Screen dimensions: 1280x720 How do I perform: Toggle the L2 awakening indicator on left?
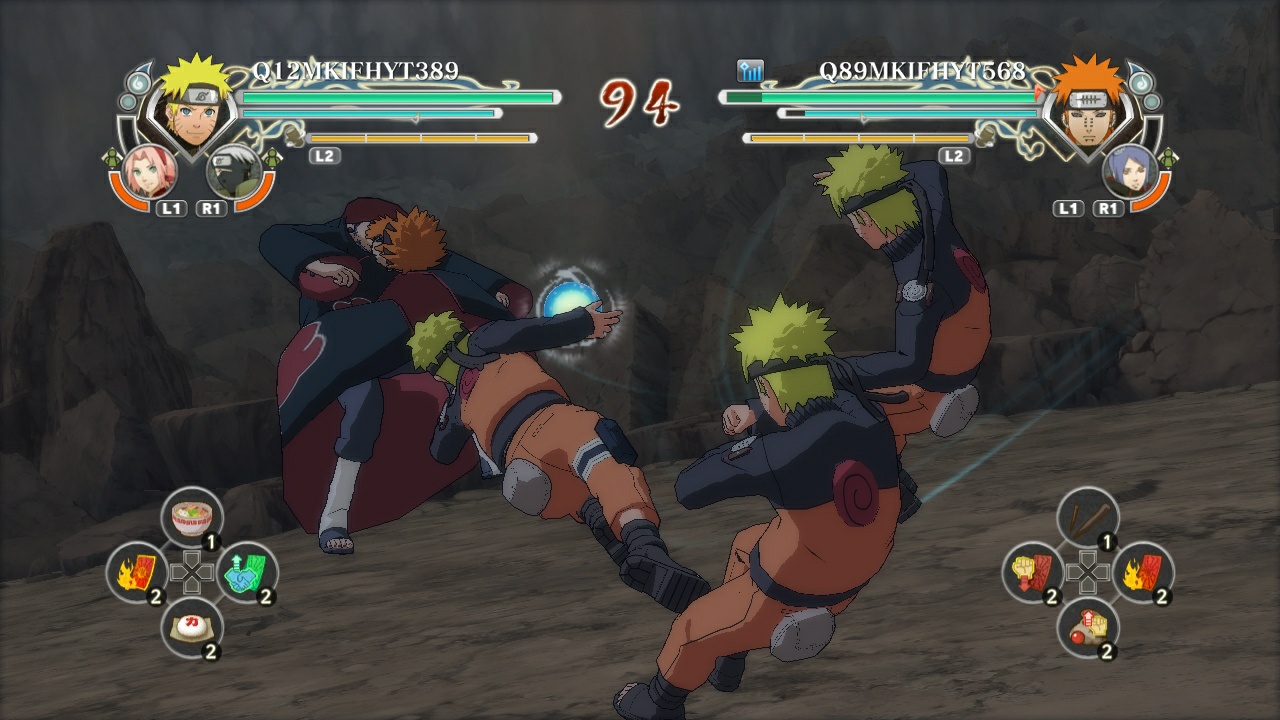pos(326,156)
